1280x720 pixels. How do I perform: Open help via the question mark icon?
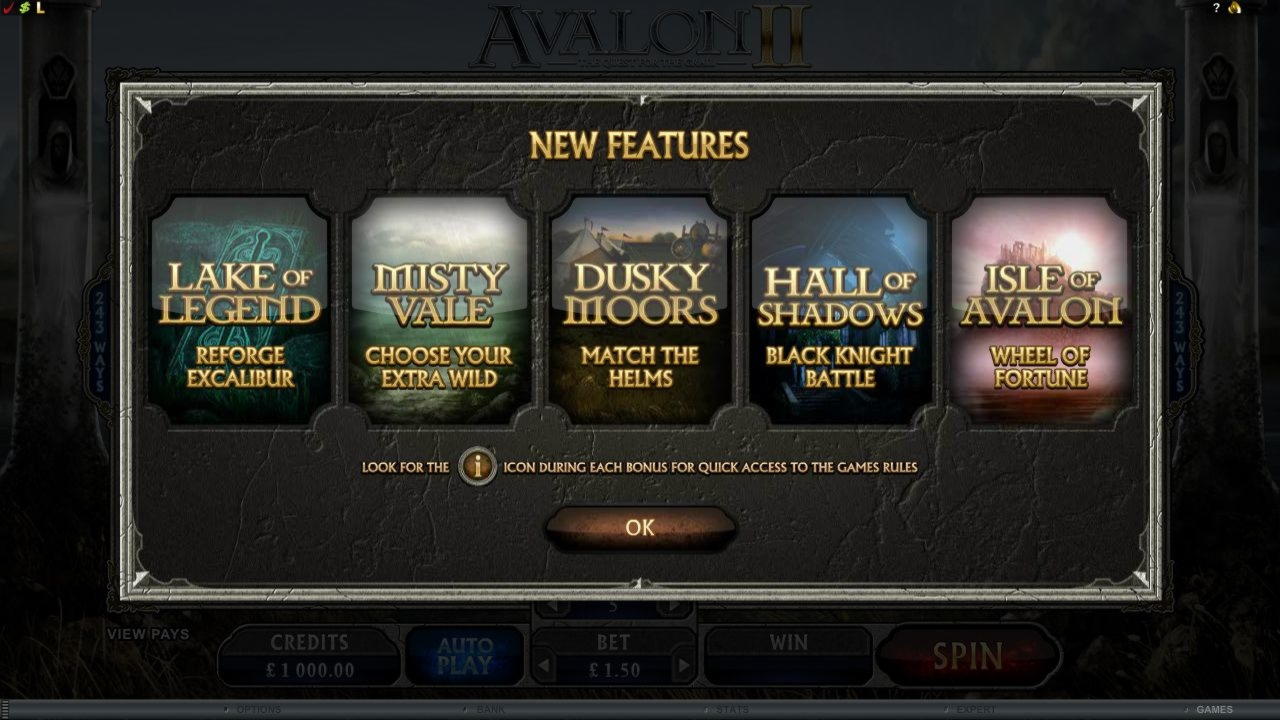(x=1217, y=8)
